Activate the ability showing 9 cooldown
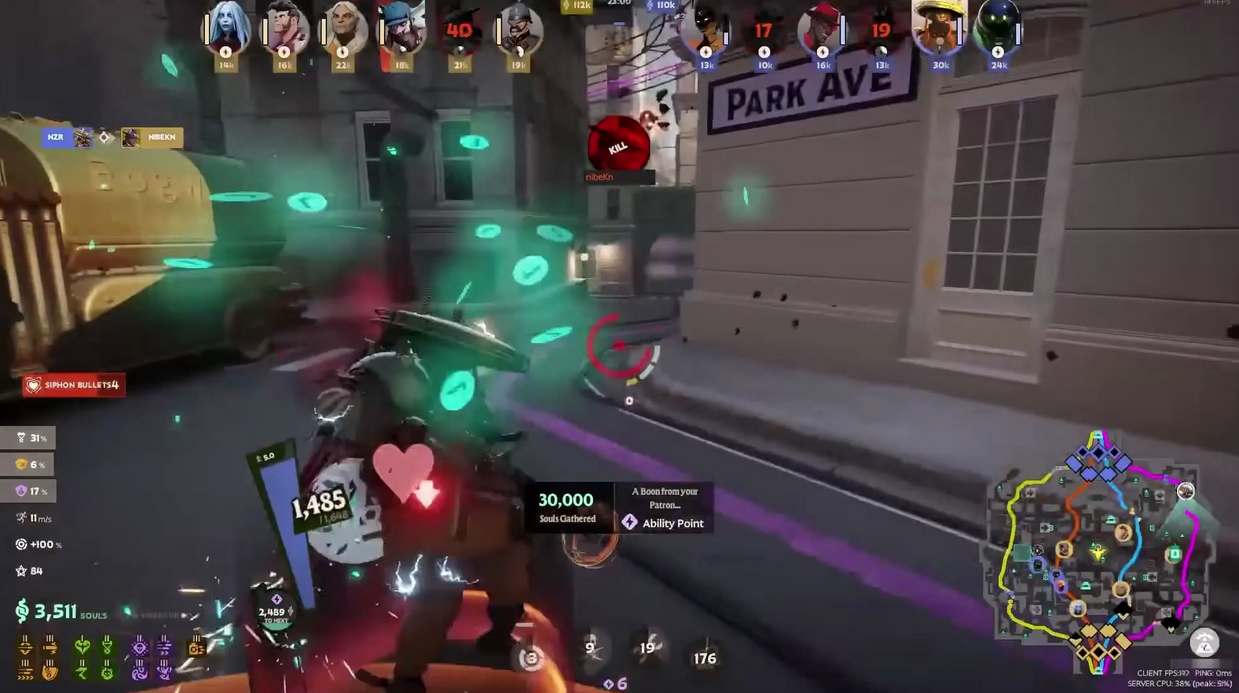This screenshot has width=1239, height=693. pyautogui.click(x=592, y=648)
